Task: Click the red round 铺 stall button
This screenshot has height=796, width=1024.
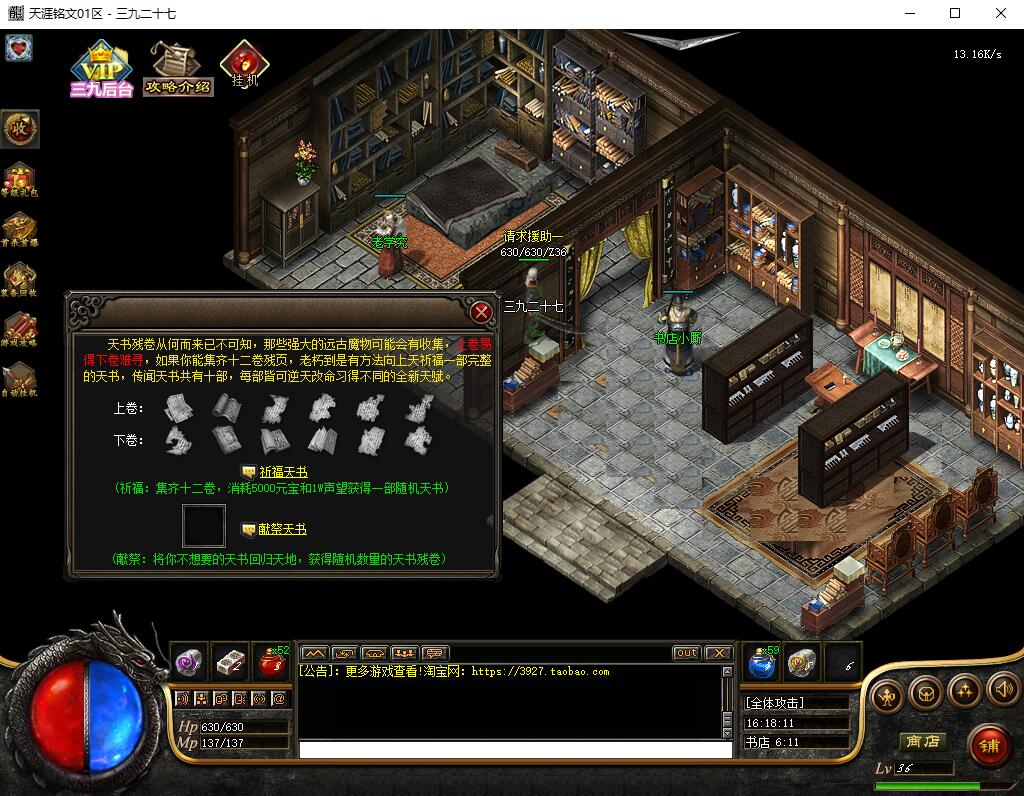Action: tap(988, 745)
